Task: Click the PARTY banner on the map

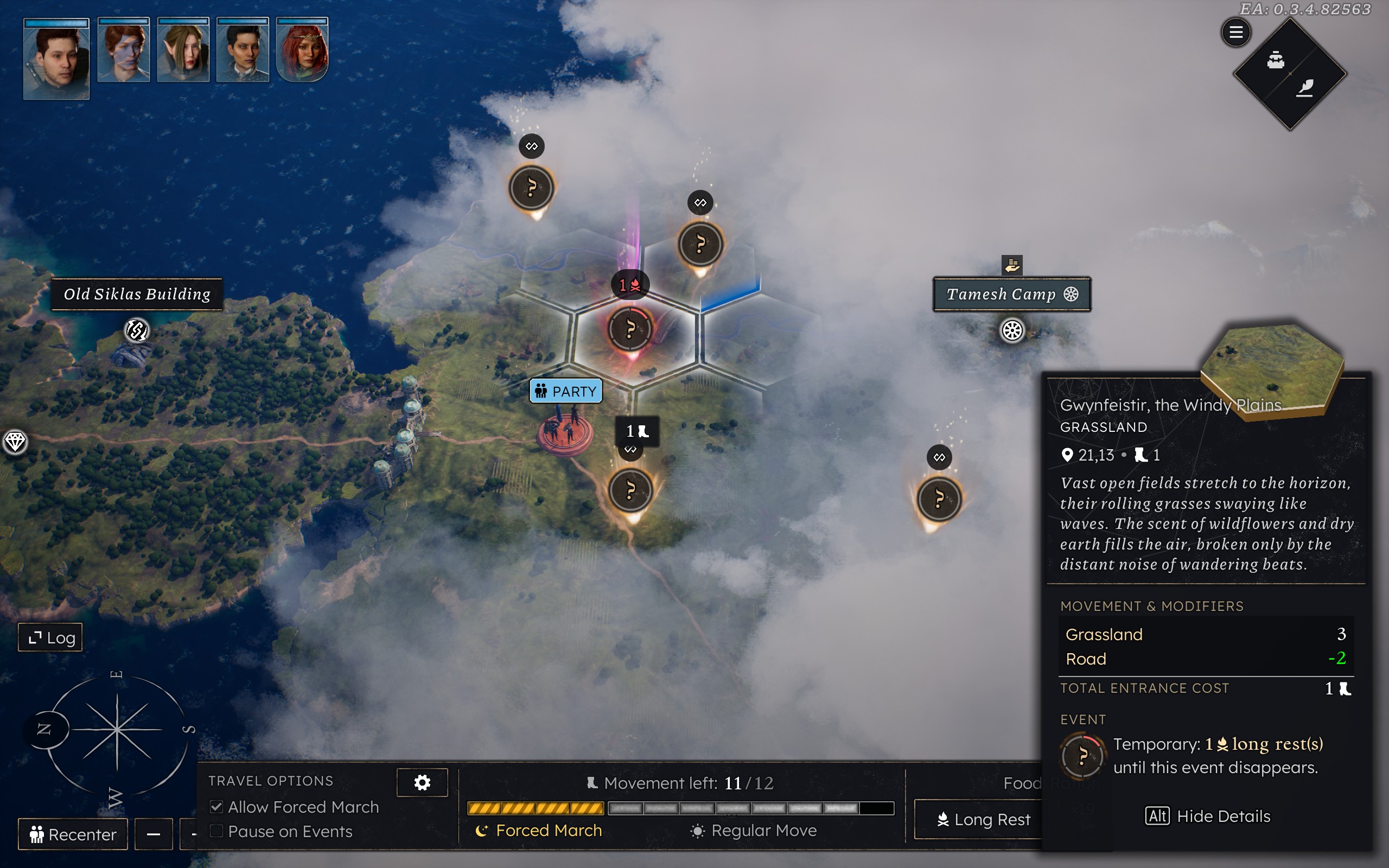Action: tap(565, 391)
